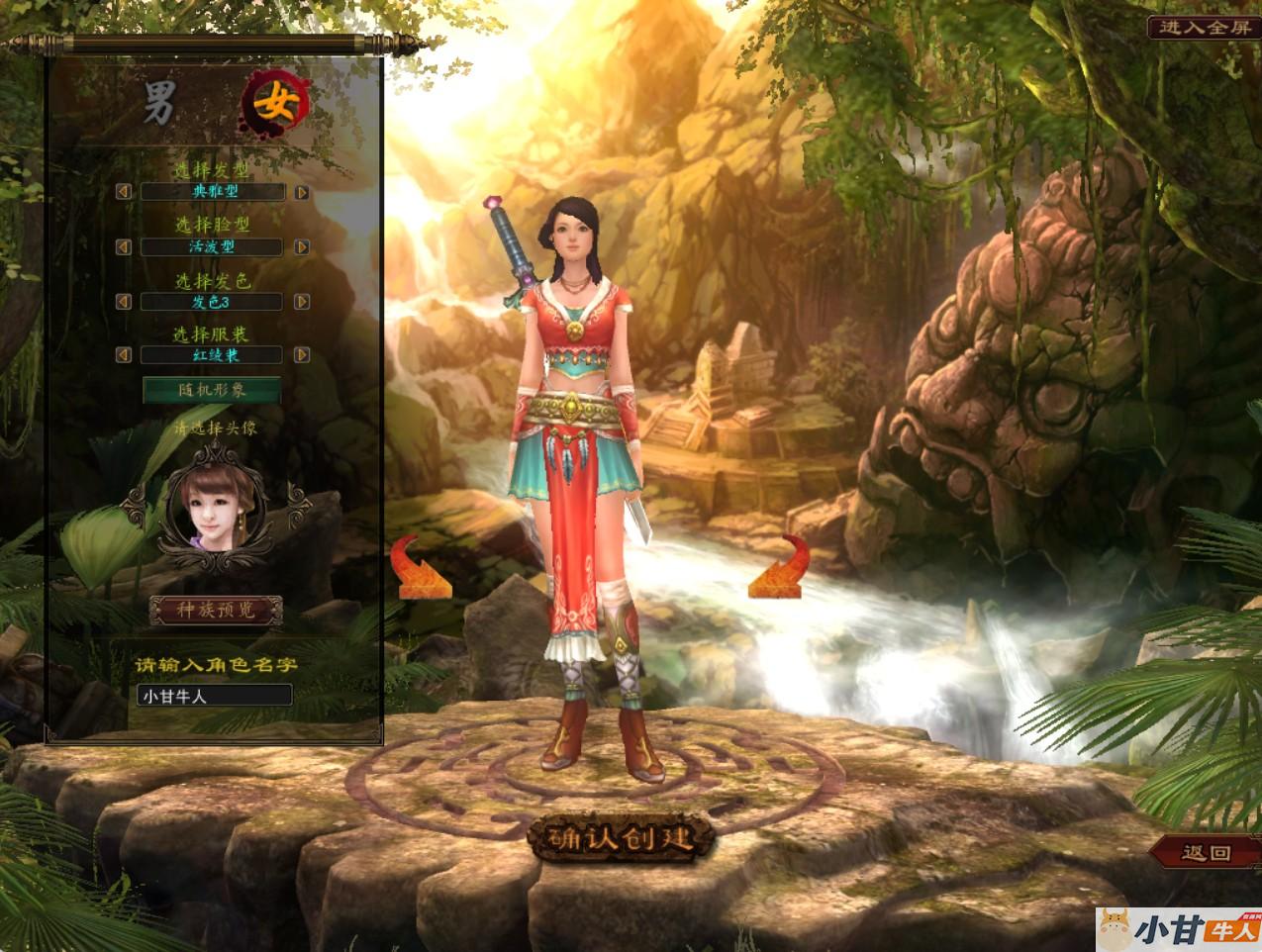This screenshot has width=1262, height=952.
Task: Select previous hair color (选择发色)
Action: [x=124, y=301]
